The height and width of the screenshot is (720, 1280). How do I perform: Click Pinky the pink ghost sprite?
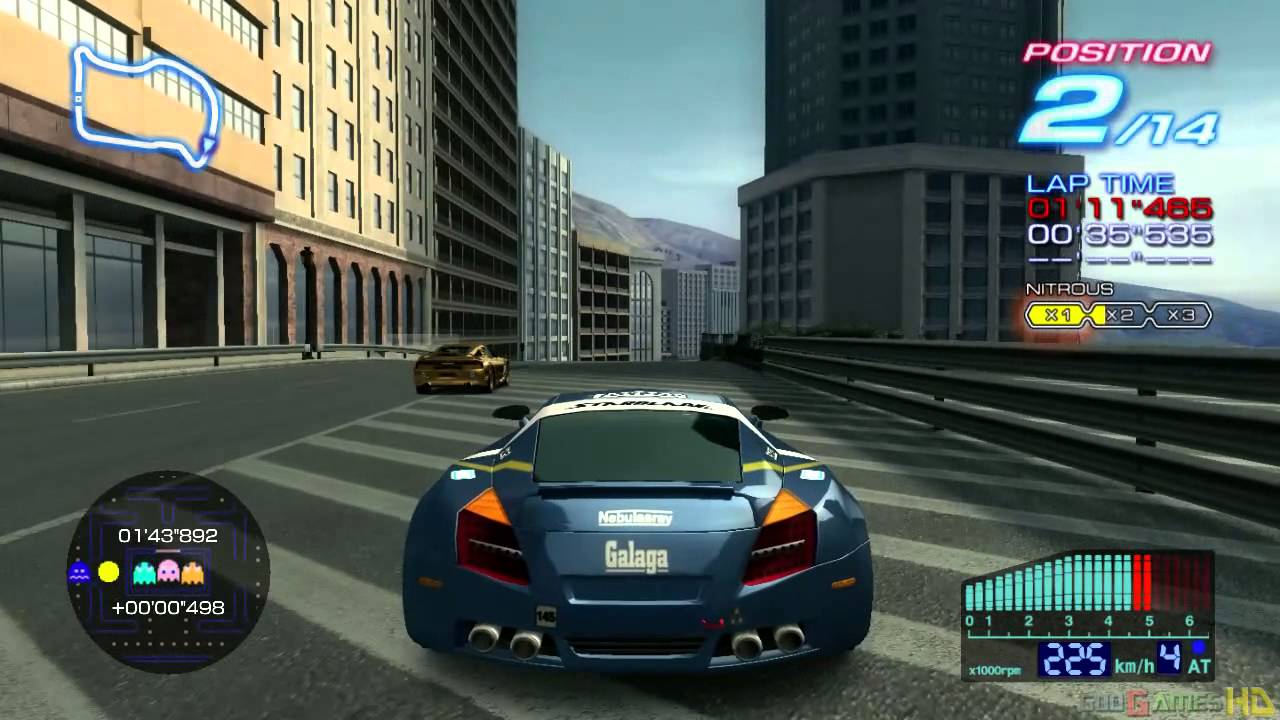click(167, 571)
